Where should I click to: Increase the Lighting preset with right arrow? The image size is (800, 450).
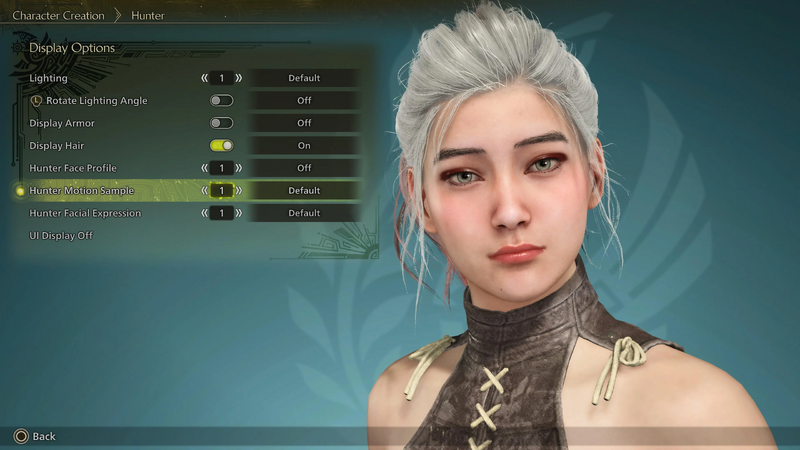[x=238, y=78]
